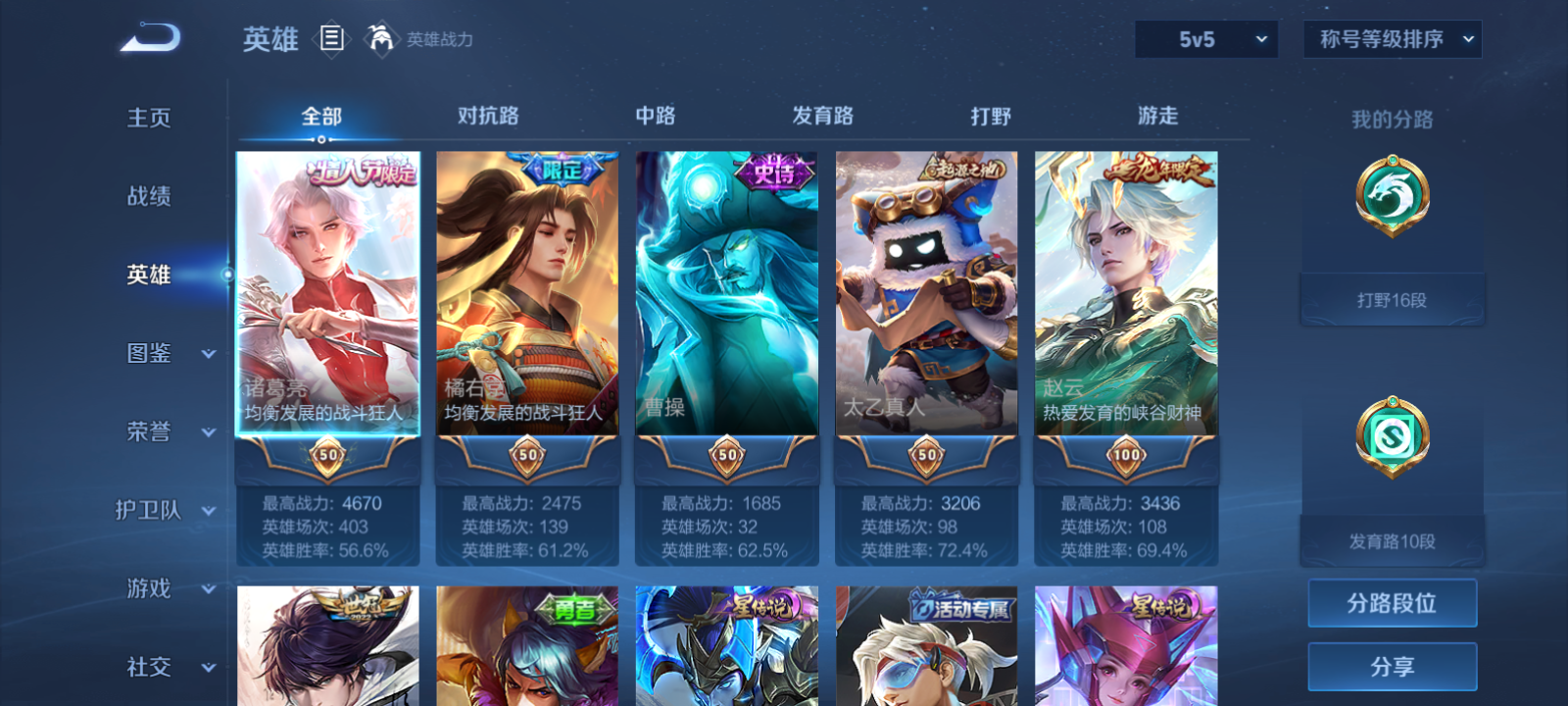Click the 分享 share button
1568x706 pixels.
coord(1392,665)
